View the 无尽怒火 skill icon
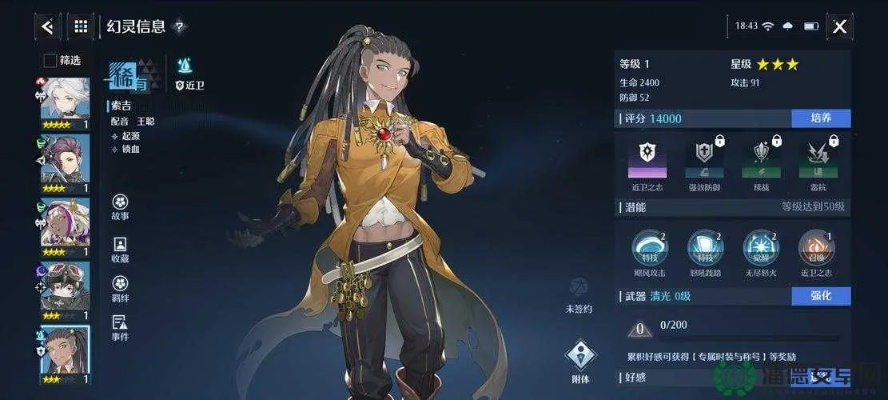This screenshot has width=888, height=400. pyautogui.click(x=760, y=247)
